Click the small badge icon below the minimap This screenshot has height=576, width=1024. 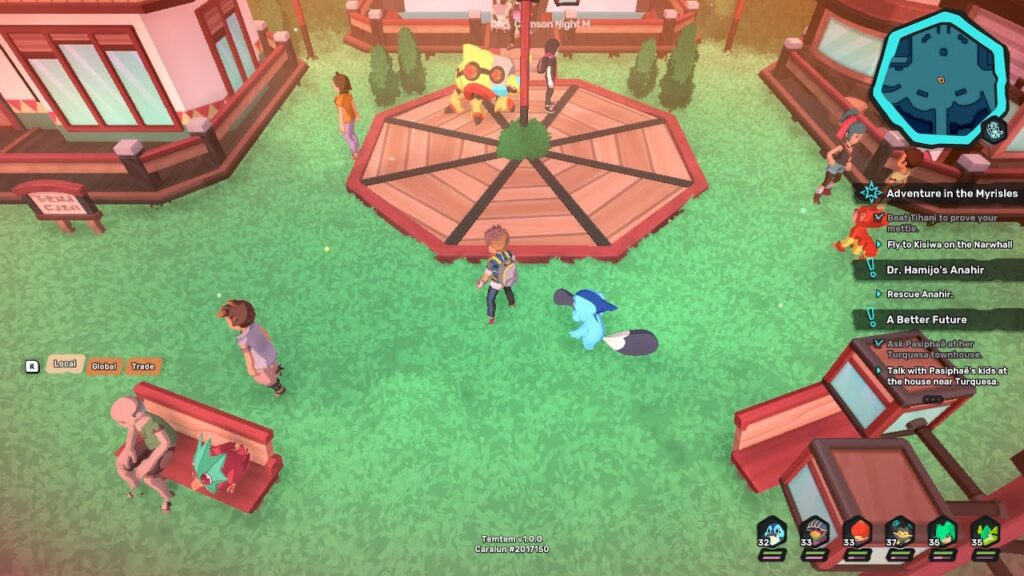[x=993, y=128]
